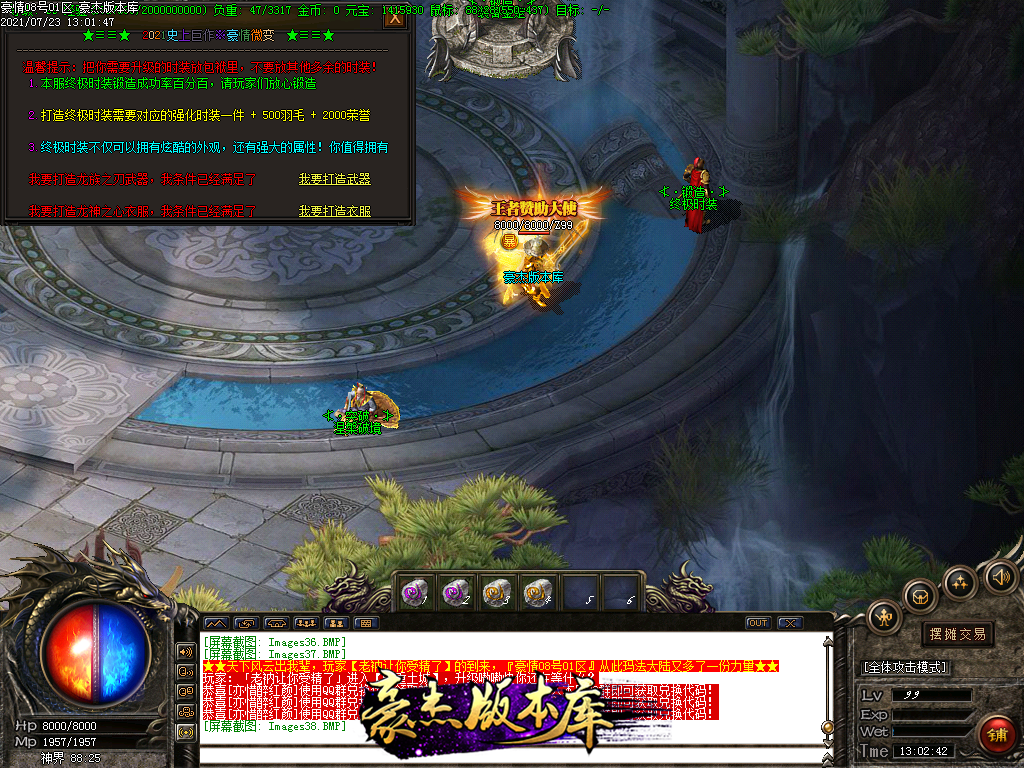Viewport: 1024px width, 768px height.
Task: Open the character warrior icon
Action: click(884, 616)
